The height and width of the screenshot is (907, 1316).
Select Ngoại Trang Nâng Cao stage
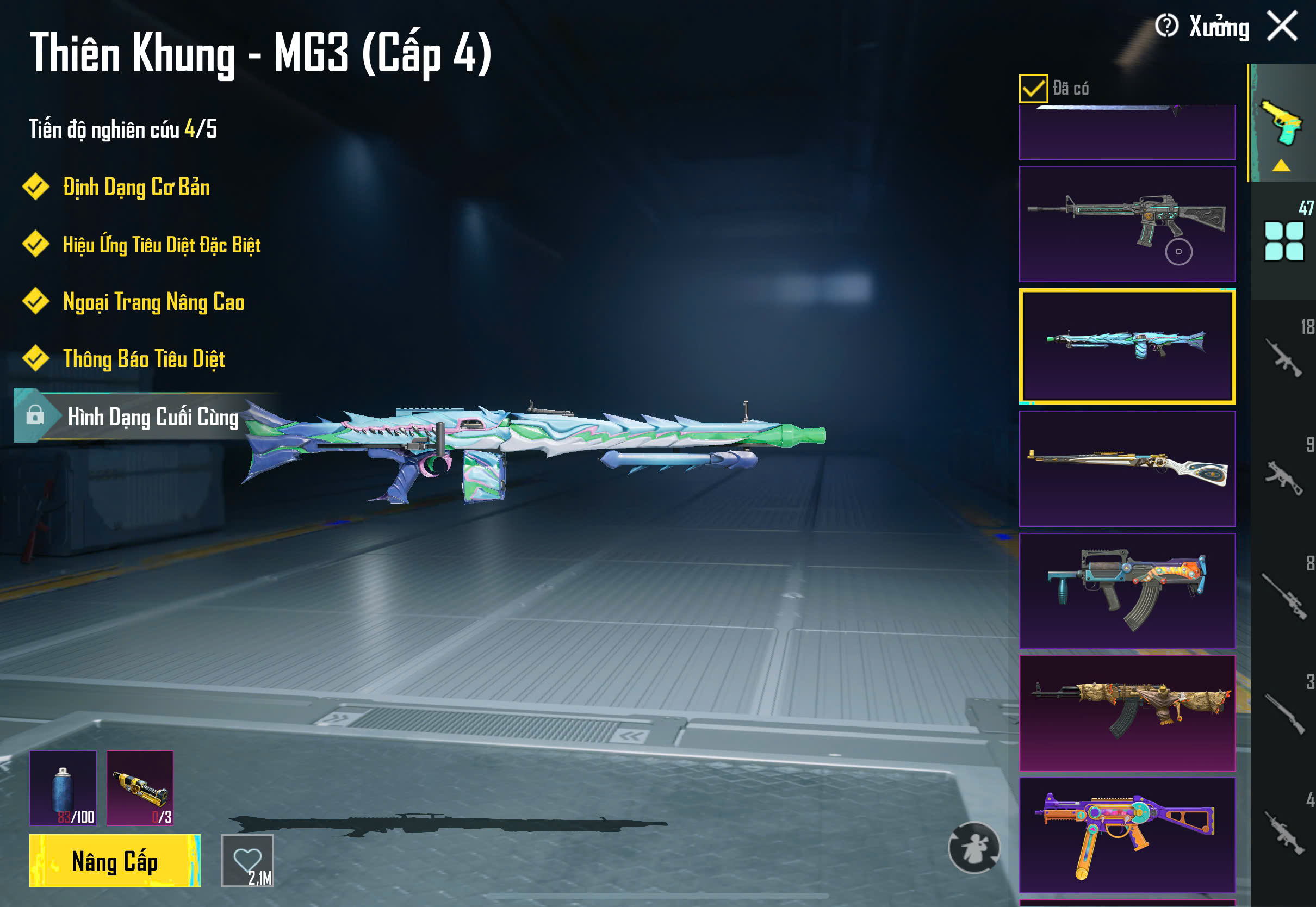(x=153, y=302)
